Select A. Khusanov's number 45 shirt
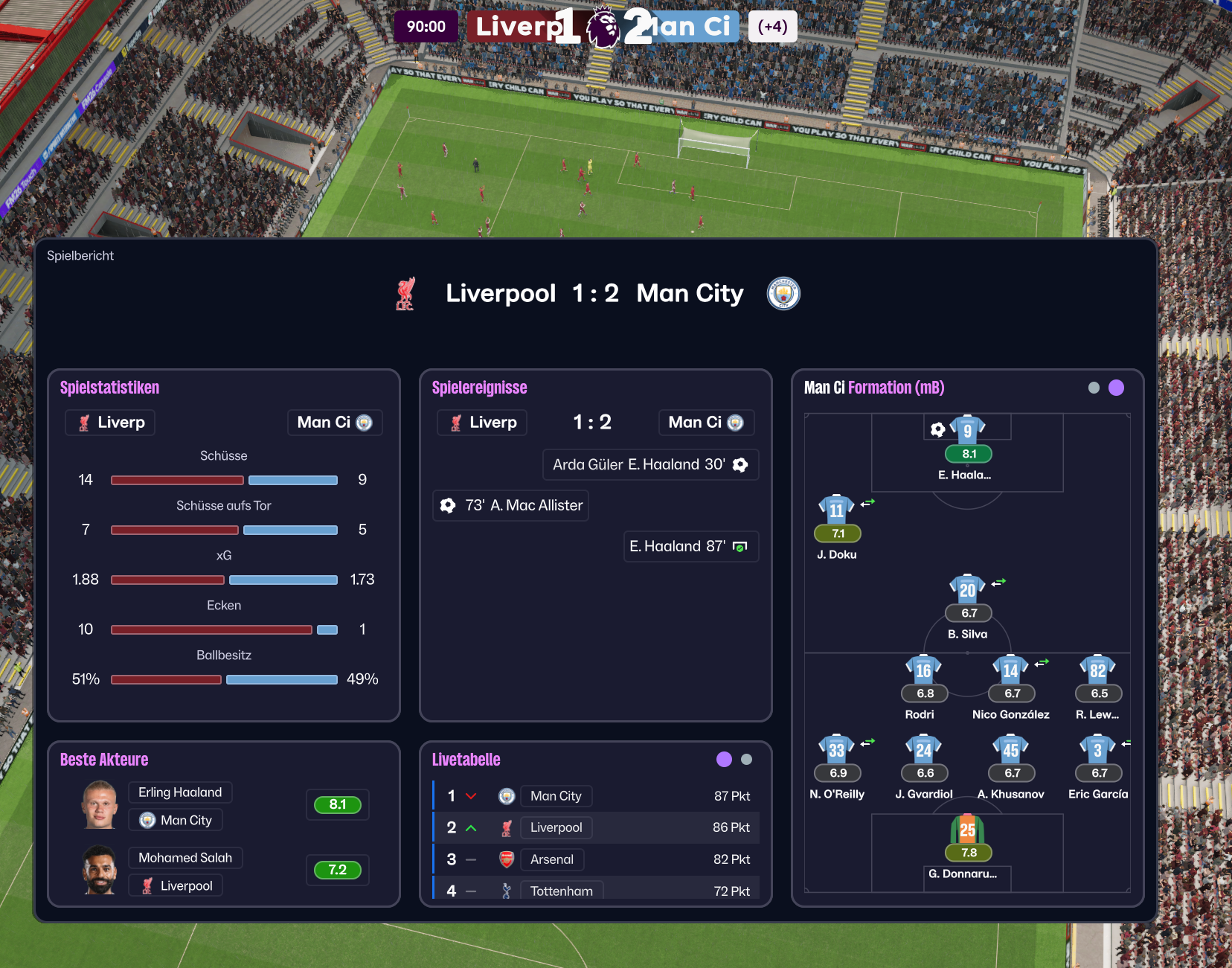 tap(1010, 750)
